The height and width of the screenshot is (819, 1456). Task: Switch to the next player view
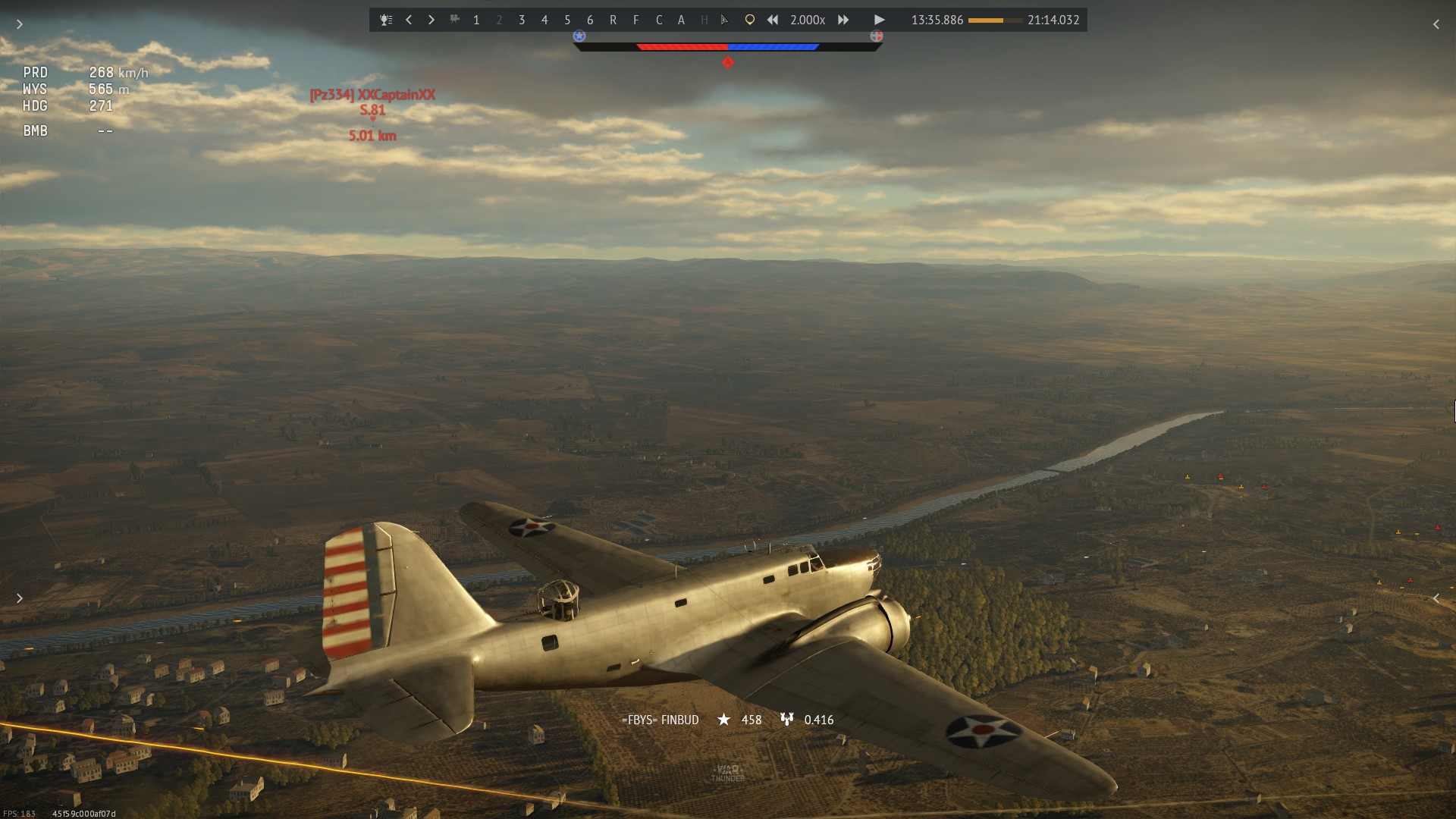(431, 20)
